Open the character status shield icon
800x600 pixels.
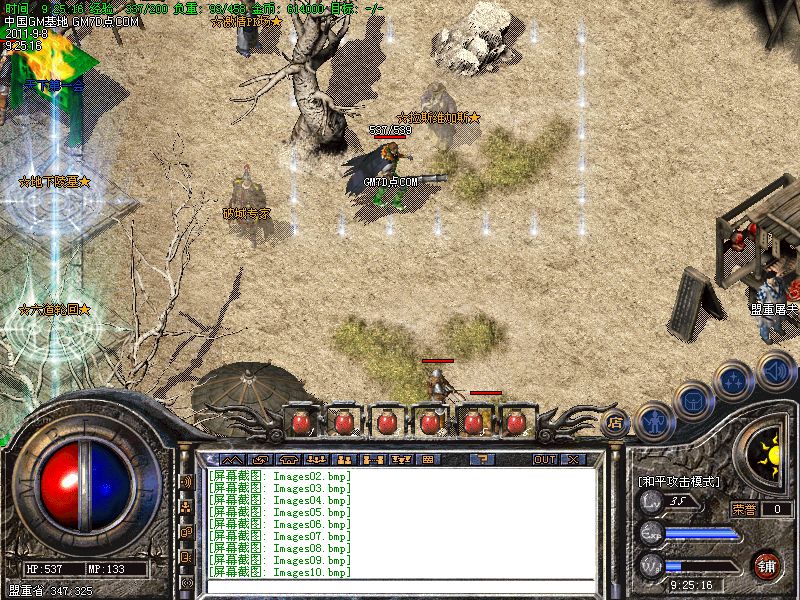click(x=654, y=420)
